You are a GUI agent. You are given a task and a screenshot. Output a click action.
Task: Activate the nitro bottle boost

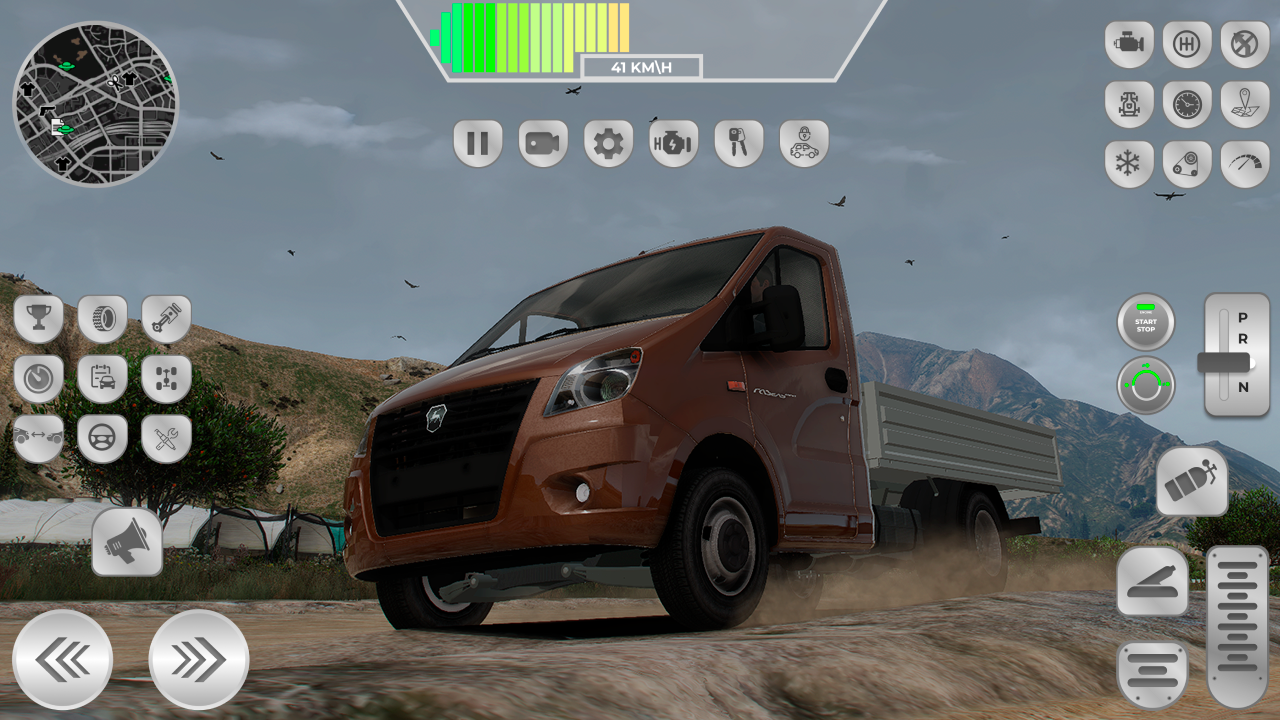[1192, 481]
